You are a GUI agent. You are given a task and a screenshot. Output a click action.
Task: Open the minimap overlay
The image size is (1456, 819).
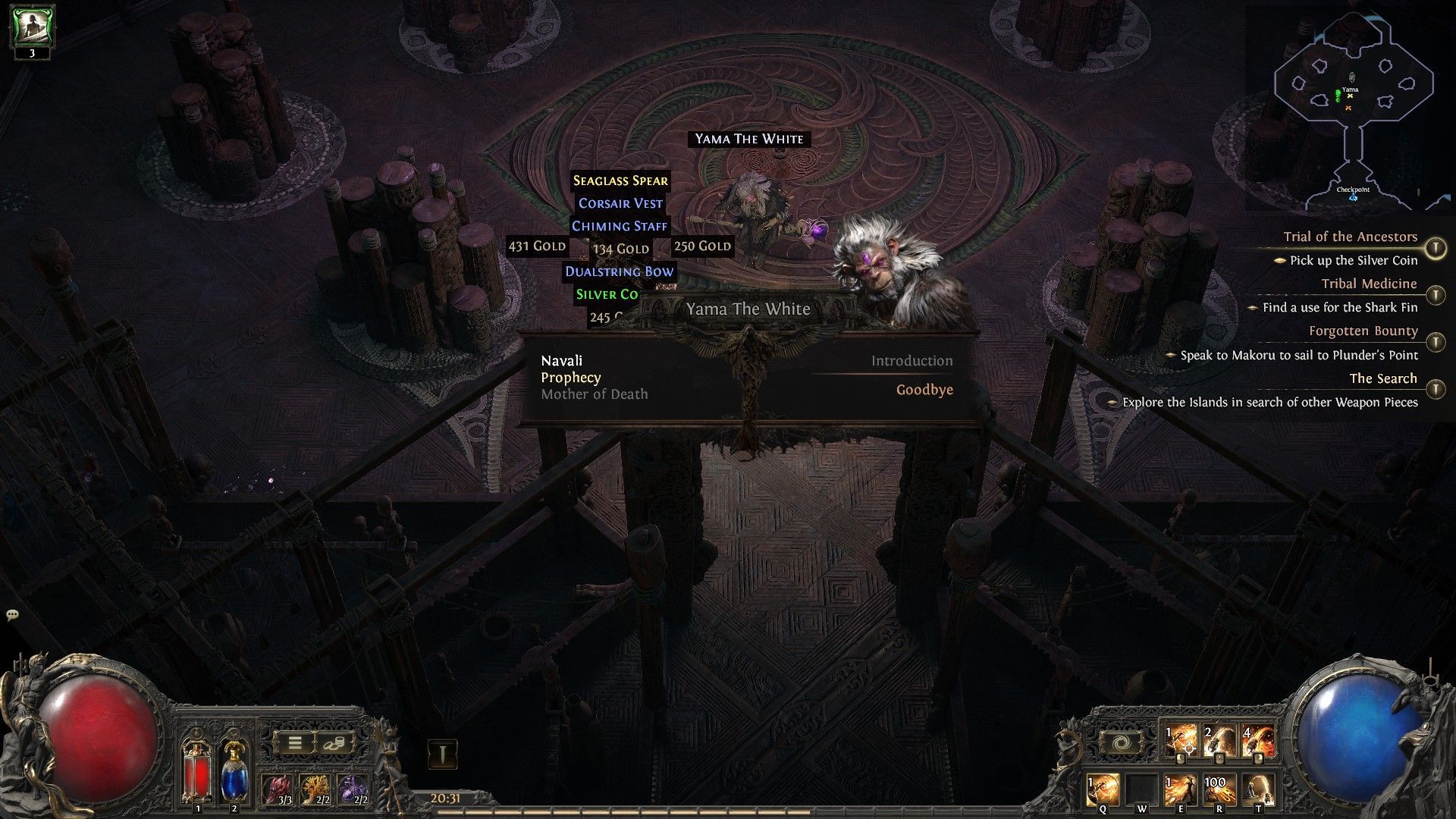1355,106
